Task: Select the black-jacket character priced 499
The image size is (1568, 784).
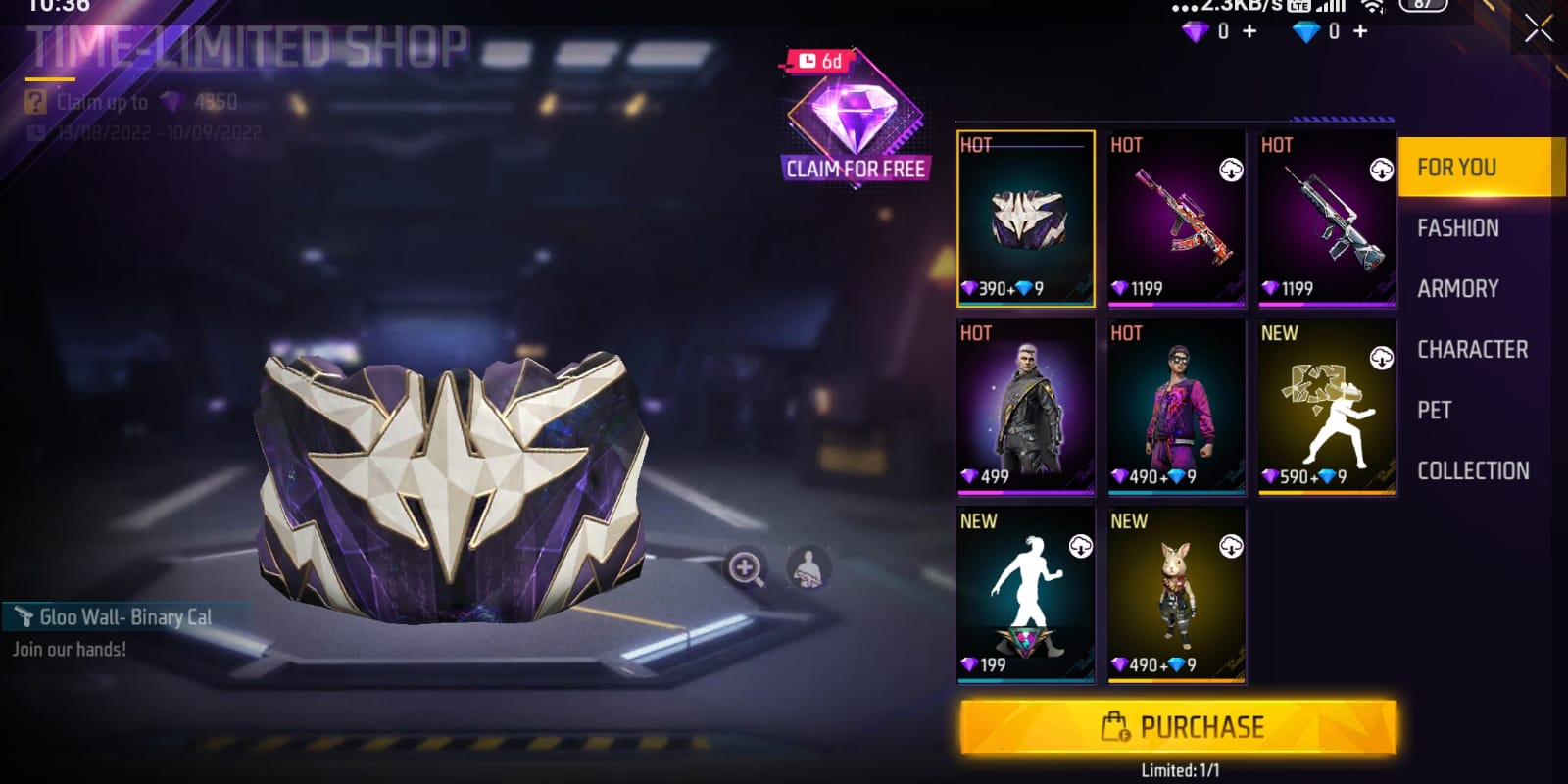Action: (1026, 407)
